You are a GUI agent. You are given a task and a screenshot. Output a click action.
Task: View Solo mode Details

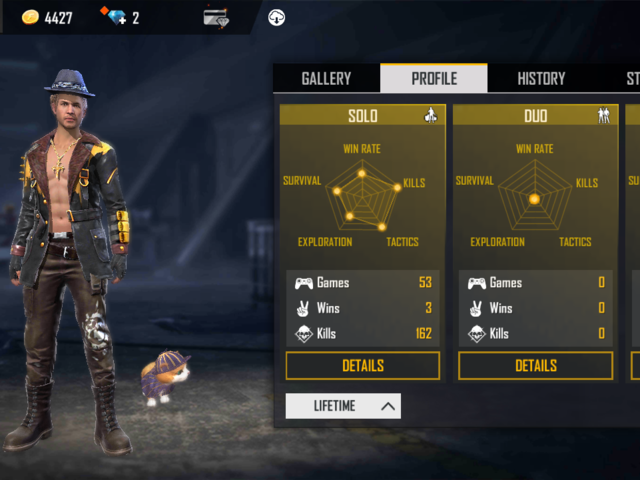pyautogui.click(x=362, y=366)
